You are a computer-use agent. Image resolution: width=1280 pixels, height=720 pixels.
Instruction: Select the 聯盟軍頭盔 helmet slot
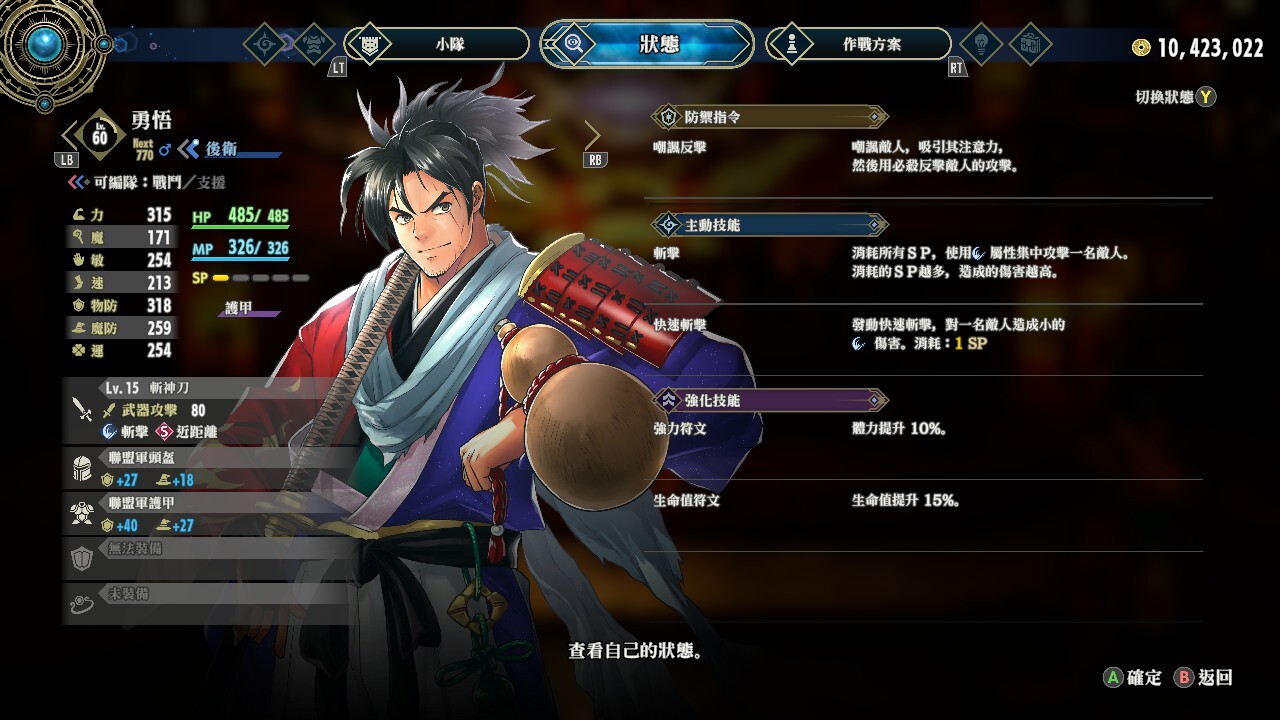(210, 468)
